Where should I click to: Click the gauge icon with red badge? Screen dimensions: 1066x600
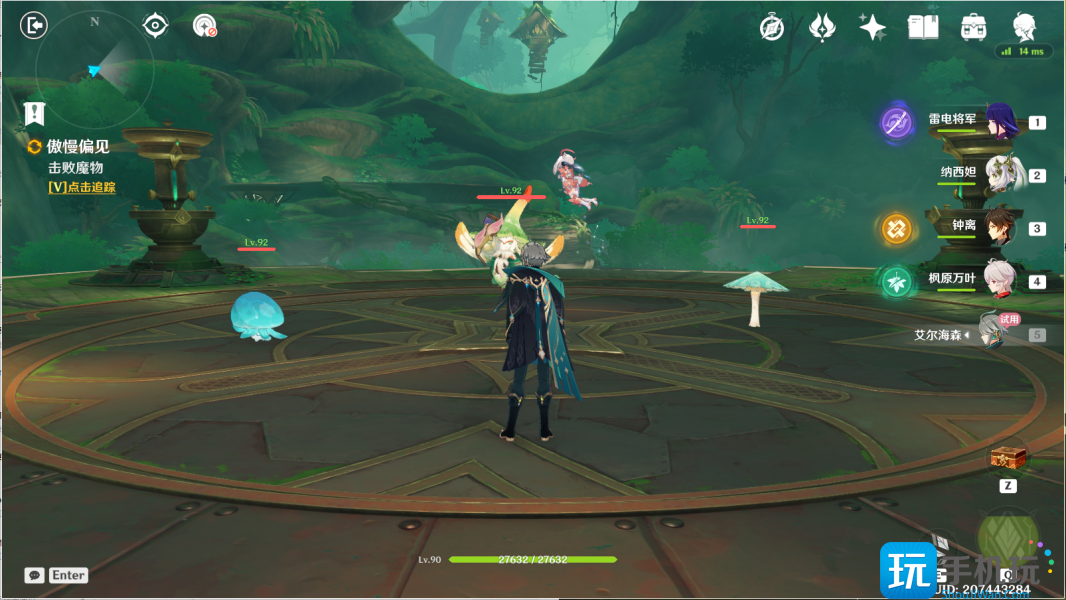205,26
